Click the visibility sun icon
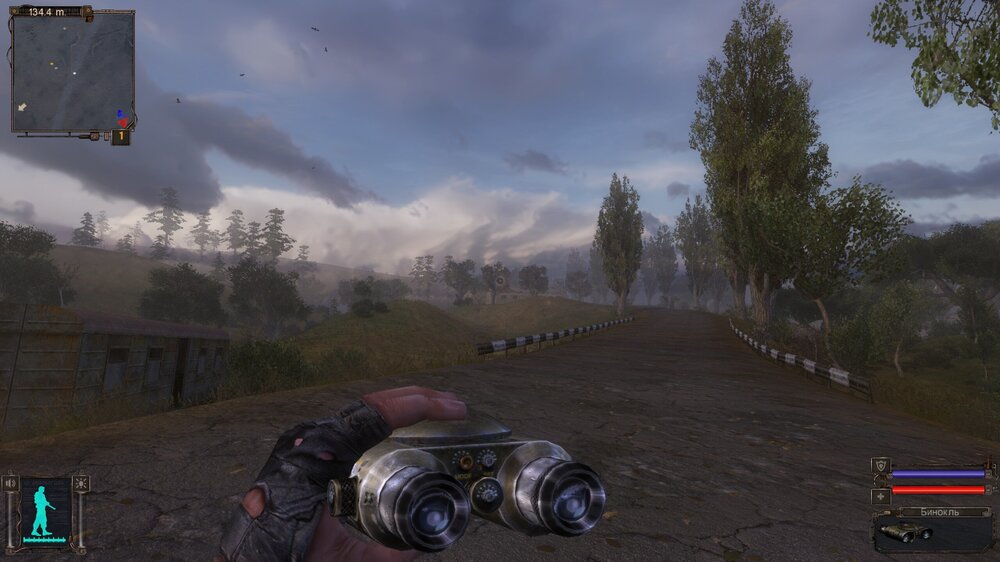The width and height of the screenshot is (1000, 562). point(80,484)
